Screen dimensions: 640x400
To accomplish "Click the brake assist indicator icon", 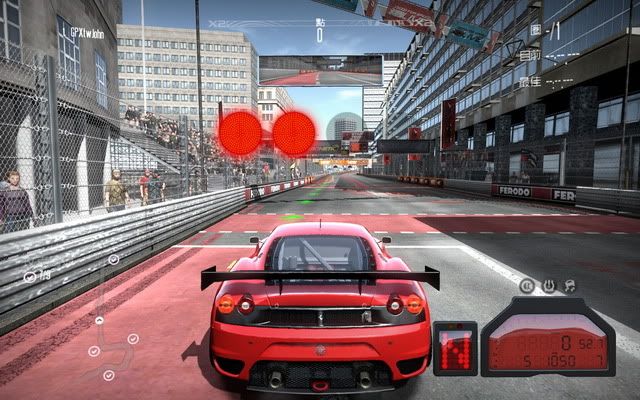I will [527, 286].
